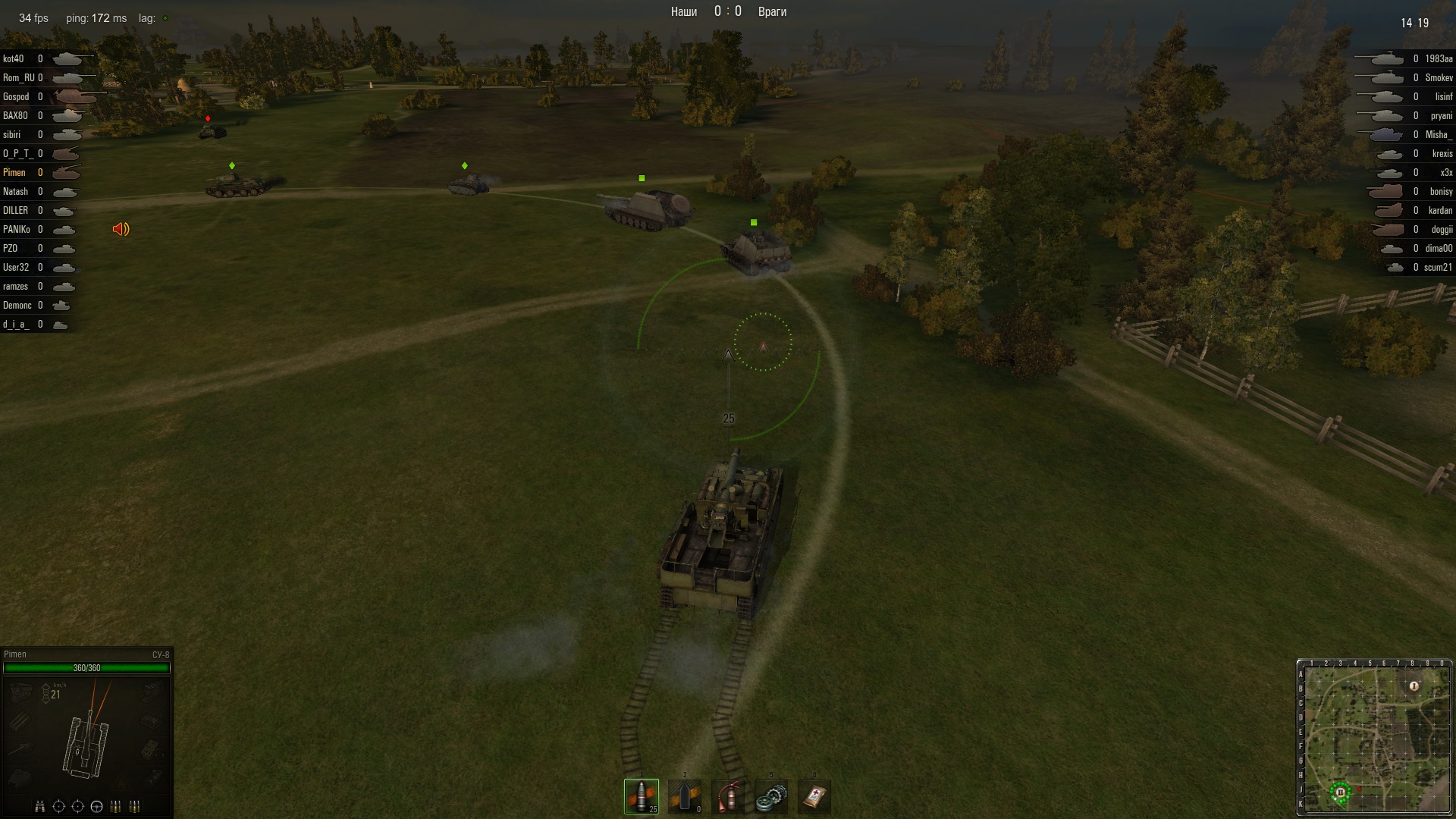Viewport: 1456px width, 819px height.
Task: Use the first aid kit consumable
Action: [x=814, y=796]
